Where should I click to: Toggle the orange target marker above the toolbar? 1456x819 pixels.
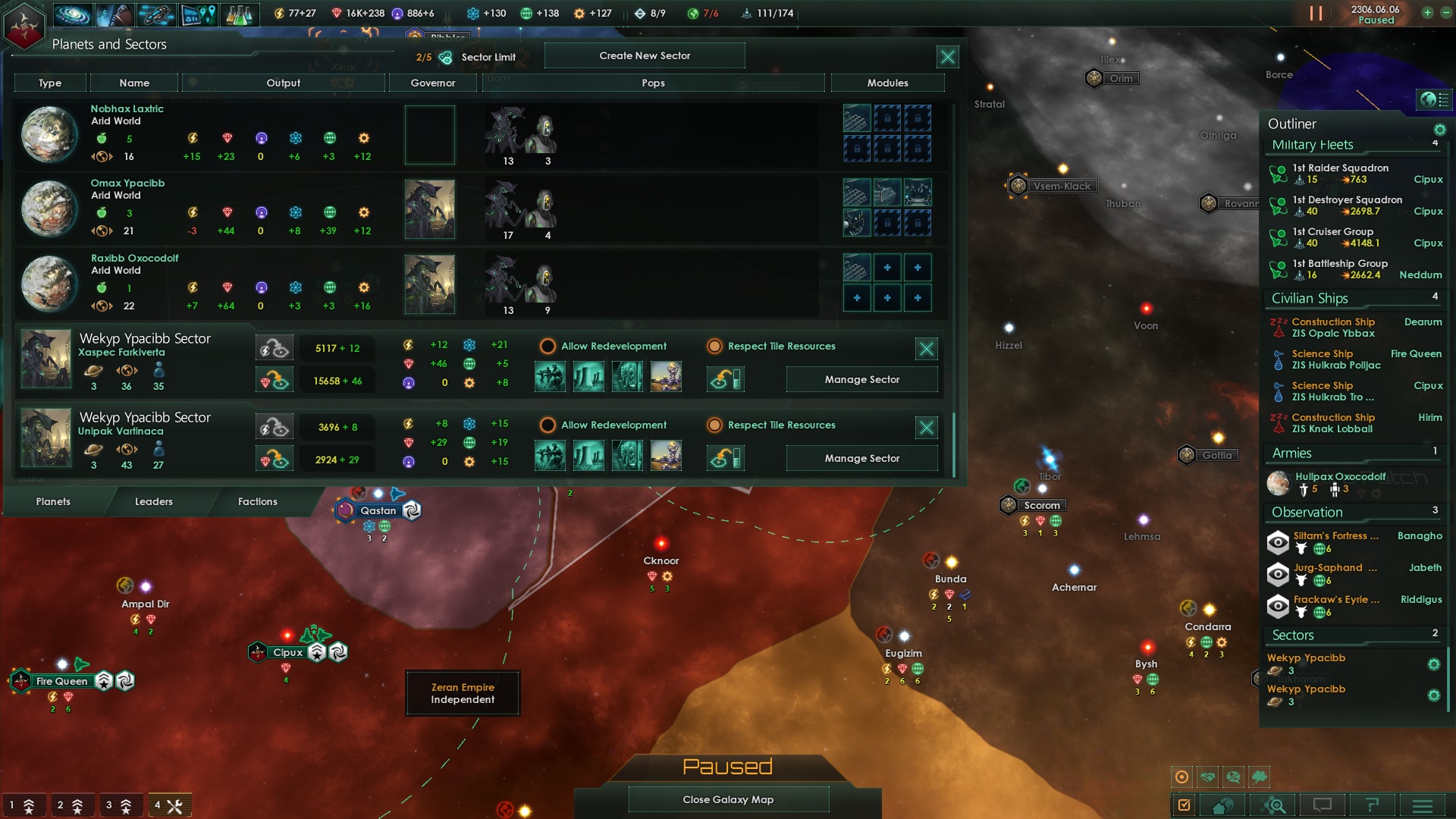pos(1182,777)
